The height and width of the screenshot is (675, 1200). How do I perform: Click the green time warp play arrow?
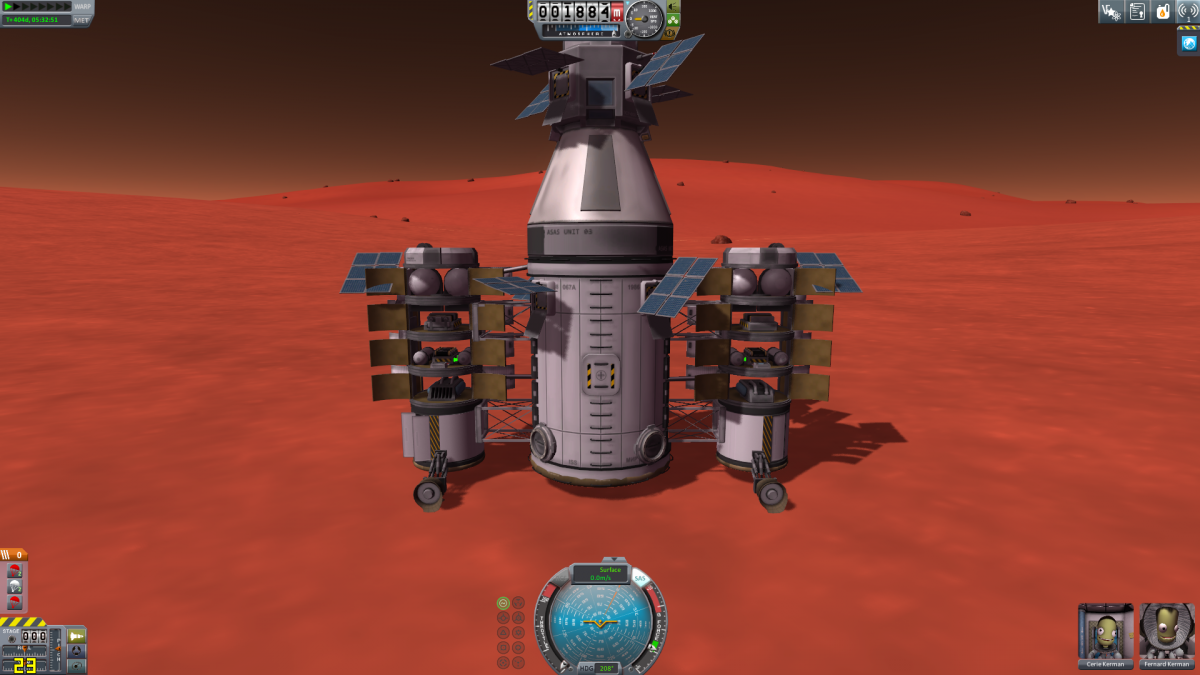pos(10,6)
